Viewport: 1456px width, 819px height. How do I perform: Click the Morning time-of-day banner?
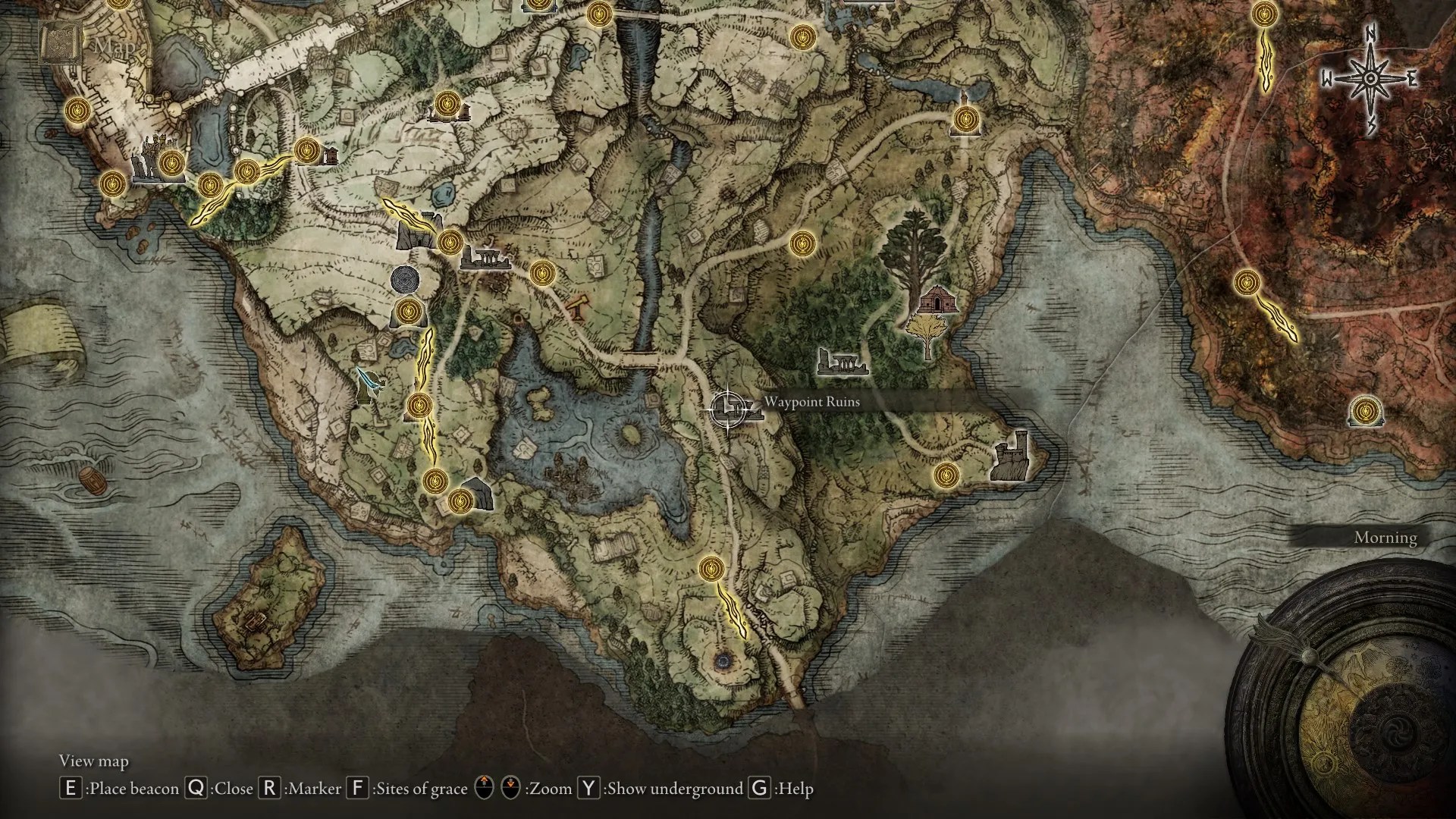click(1385, 538)
